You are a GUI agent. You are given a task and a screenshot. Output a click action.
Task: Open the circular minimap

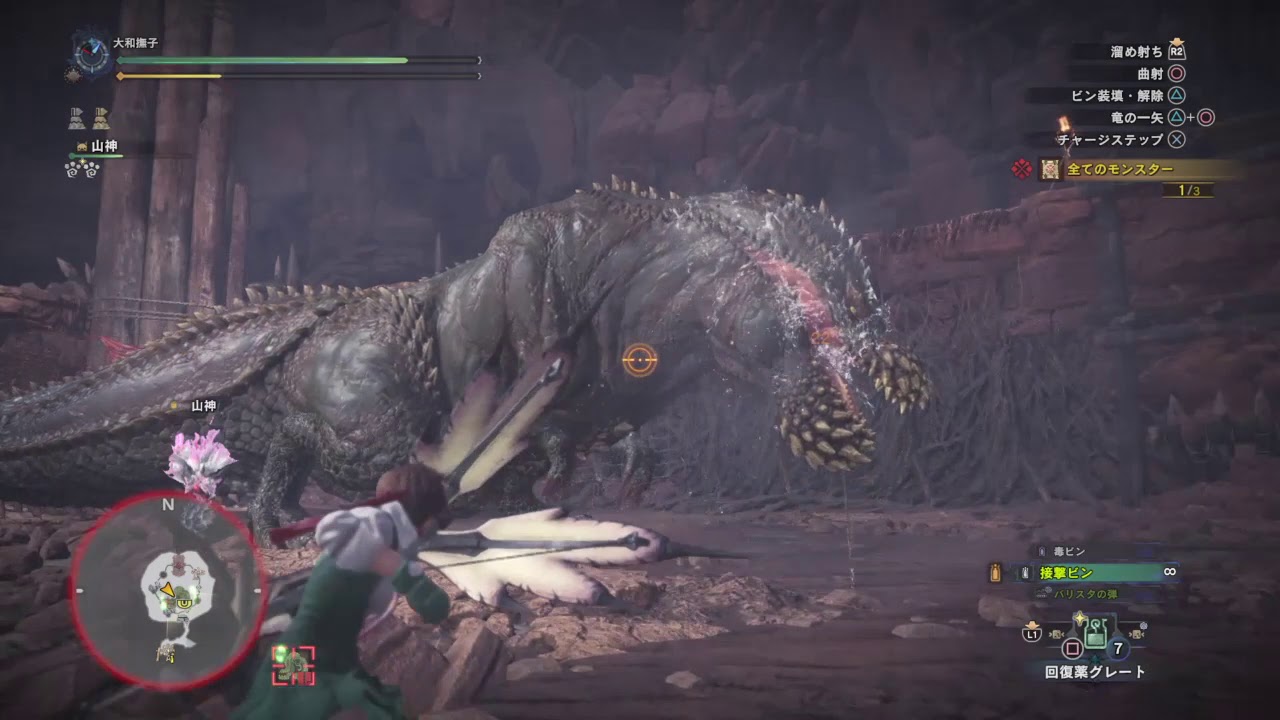pyautogui.click(x=168, y=590)
